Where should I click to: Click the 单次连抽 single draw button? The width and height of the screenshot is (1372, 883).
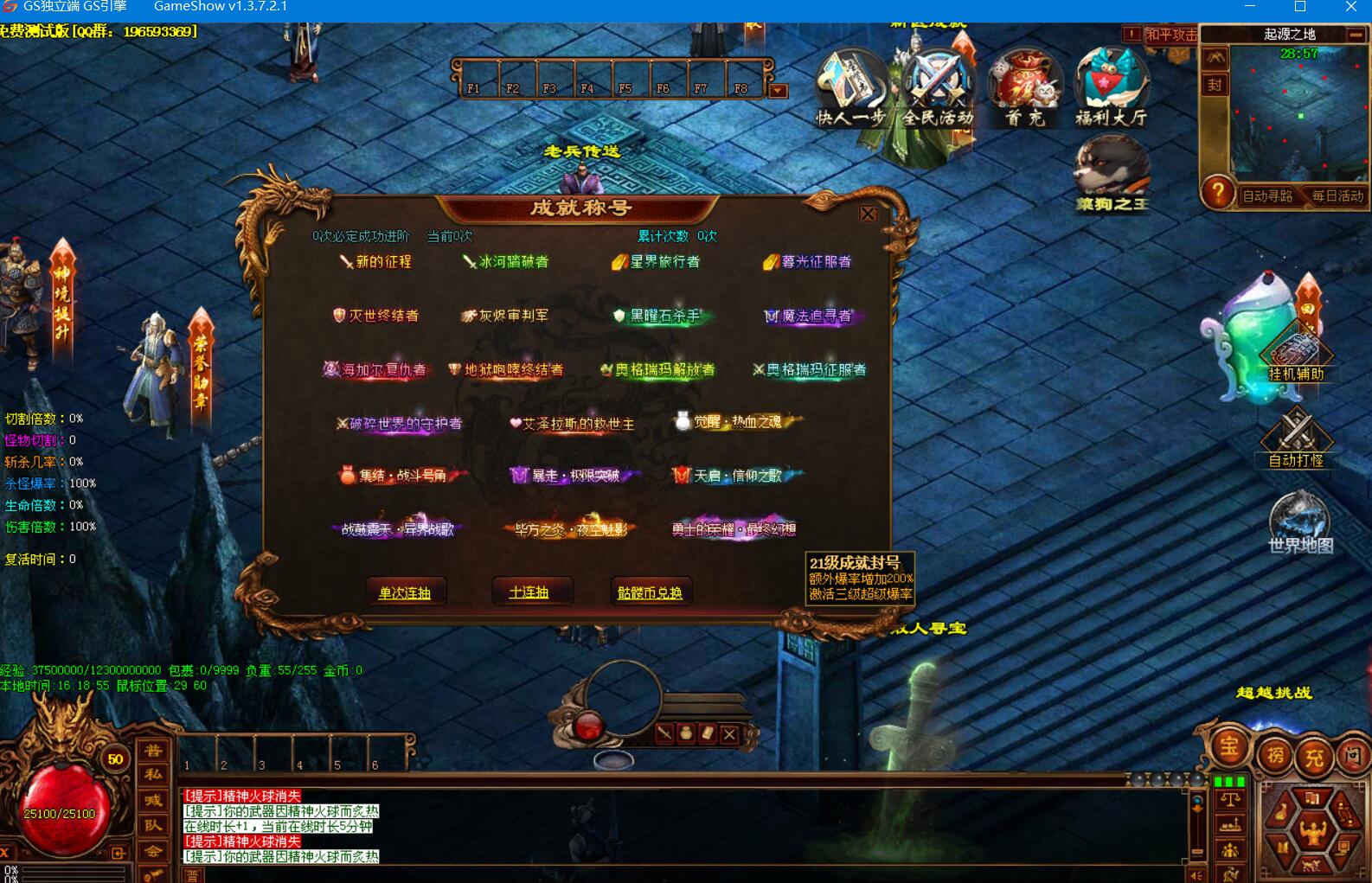click(405, 592)
